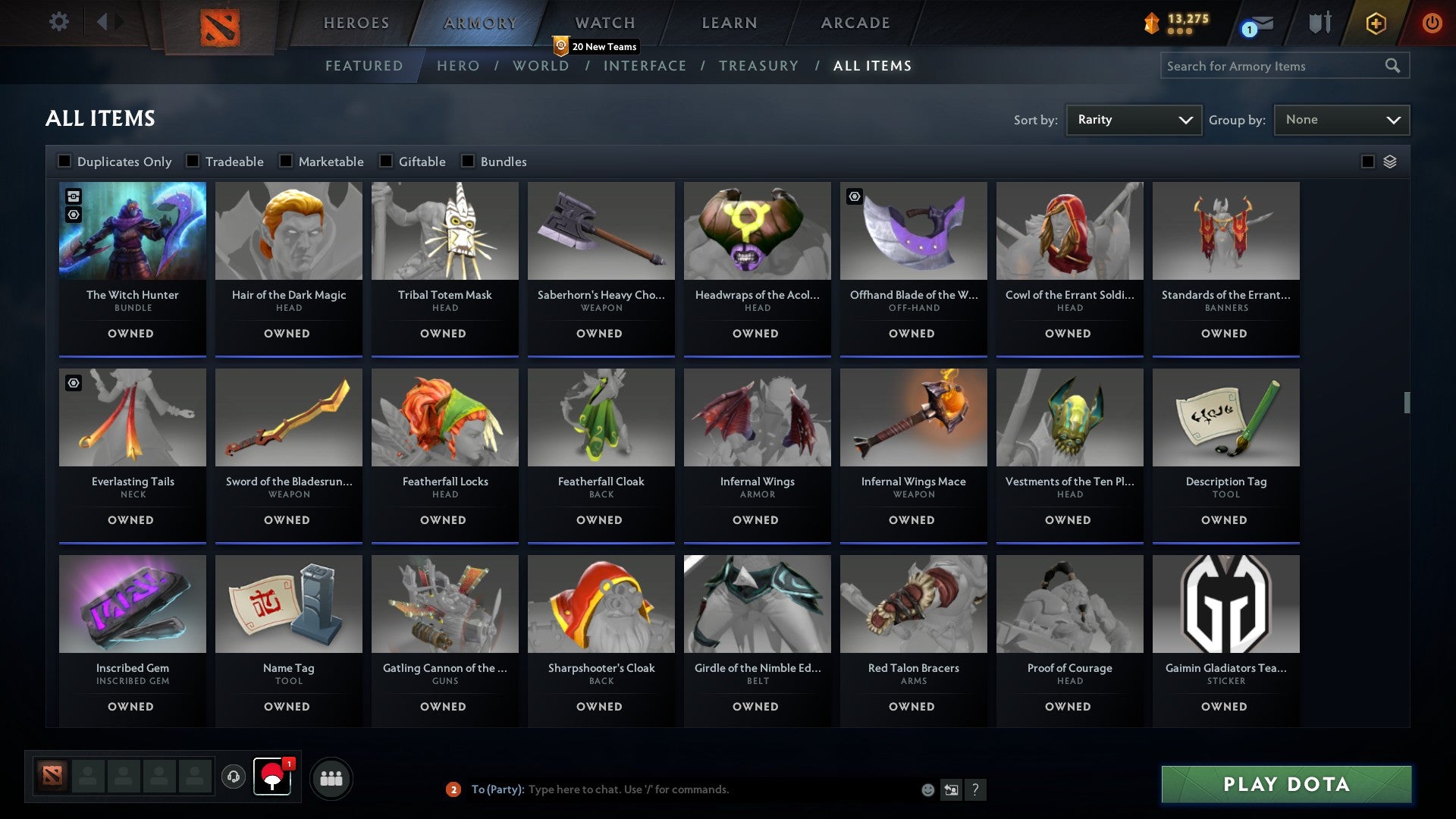This screenshot has width=1456, height=819.
Task: Open the Sort by Rarity dropdown
Action: 1133,119
